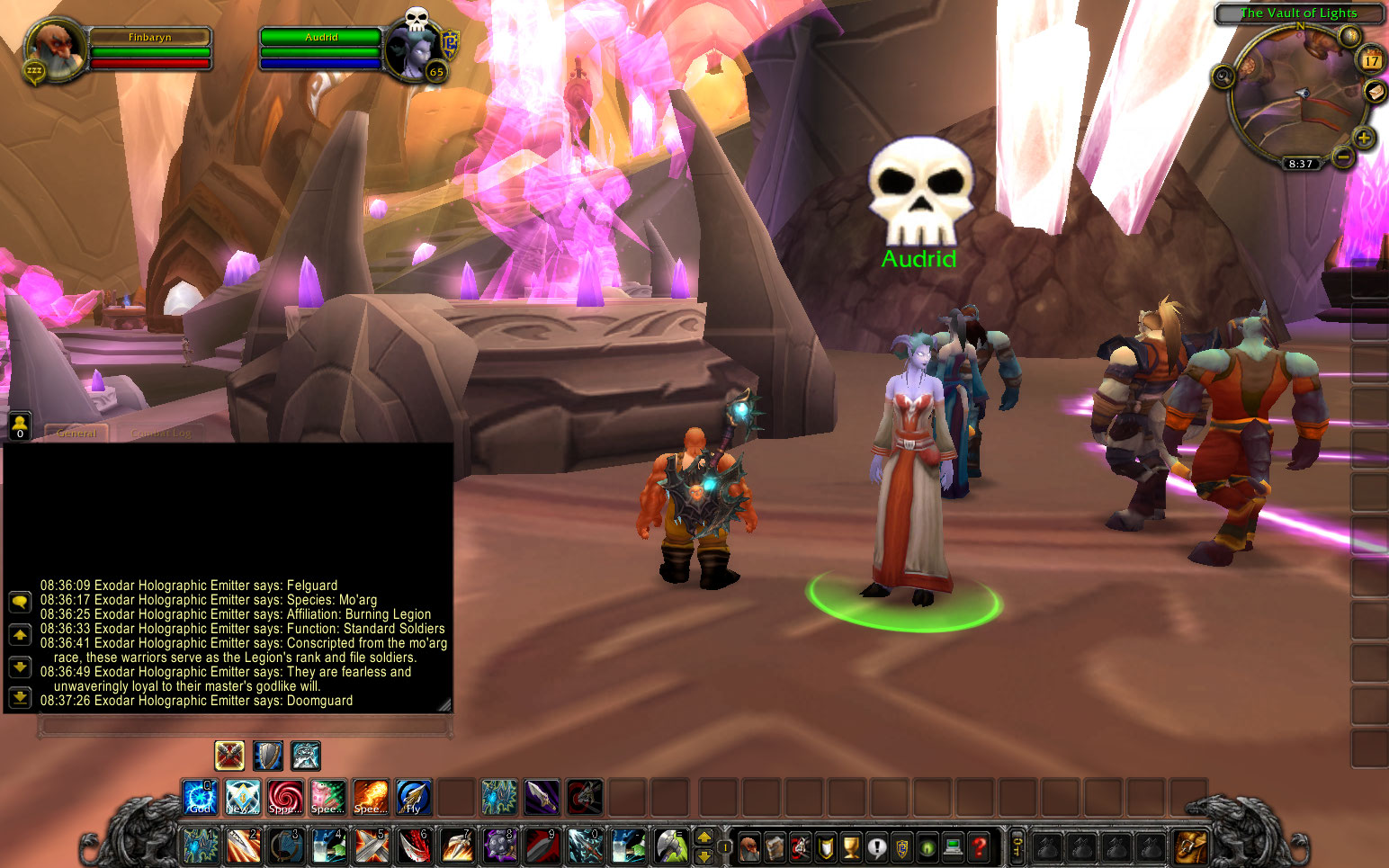Viewport: 1389px width, 868px height.
Task: Open the calendar showing the 17th
Action: (1372, 59)
